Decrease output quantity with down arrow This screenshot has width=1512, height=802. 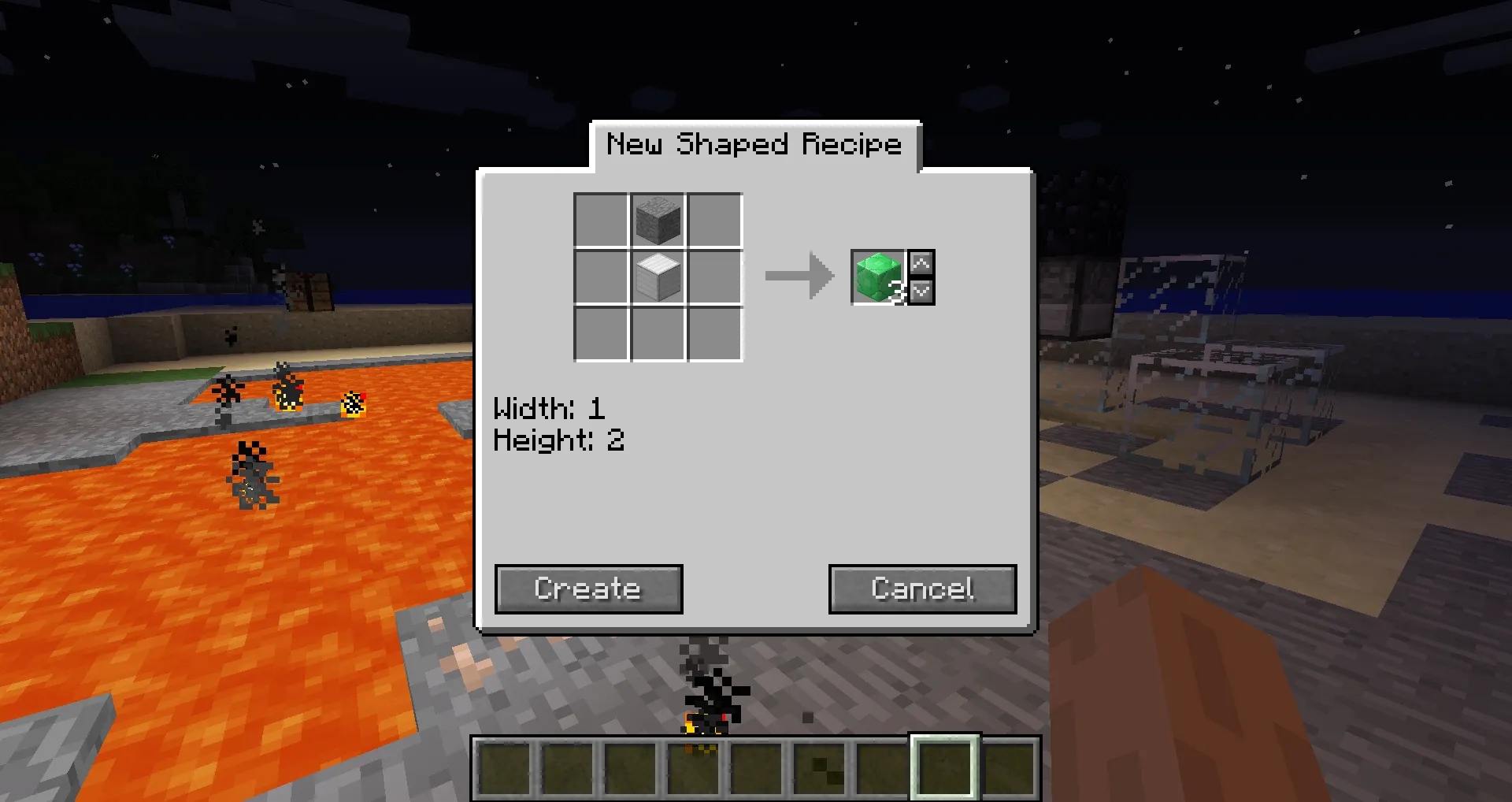pos(921,291)
